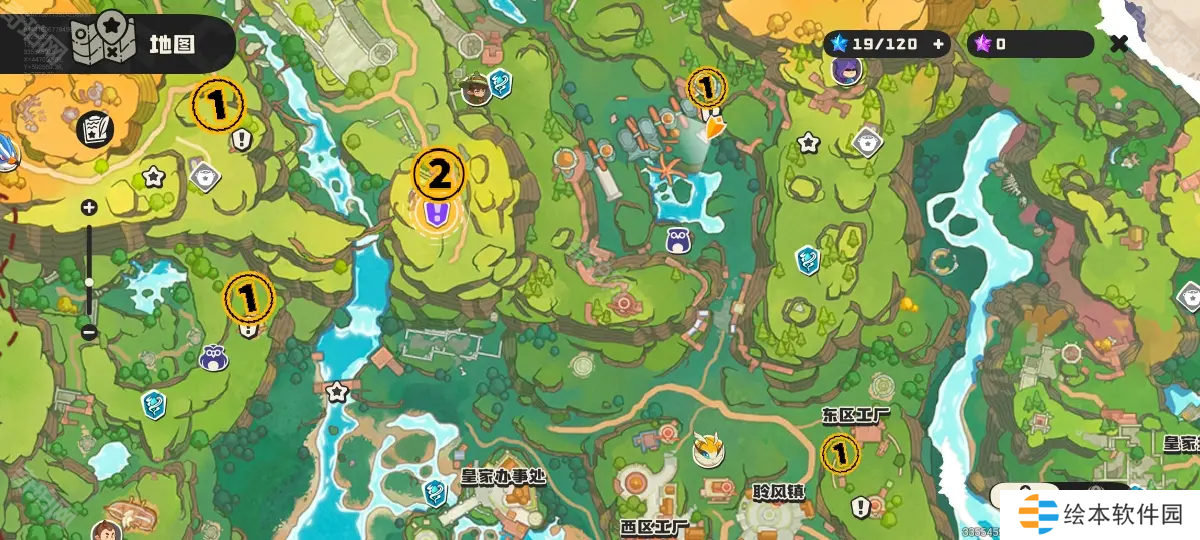
Task: Add more blue stars with the plus button
Action: pos(938,44)
